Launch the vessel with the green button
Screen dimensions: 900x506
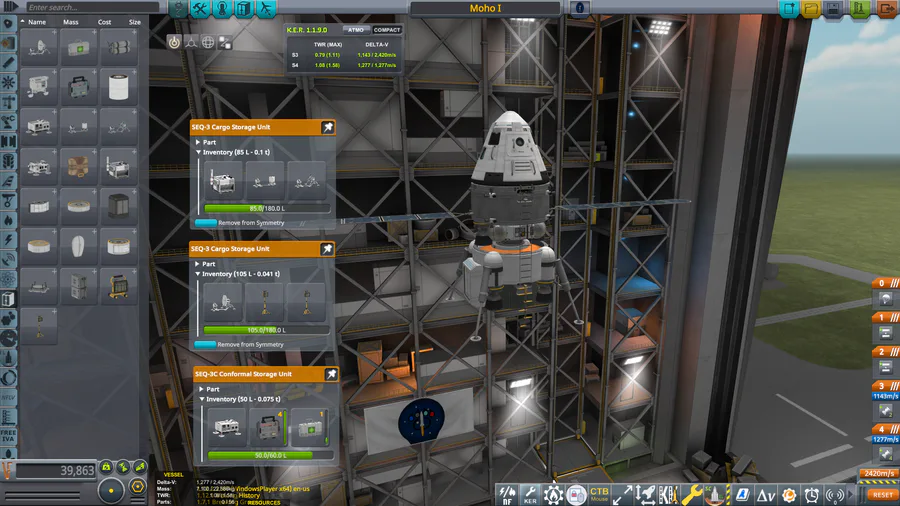pos(859,9)
